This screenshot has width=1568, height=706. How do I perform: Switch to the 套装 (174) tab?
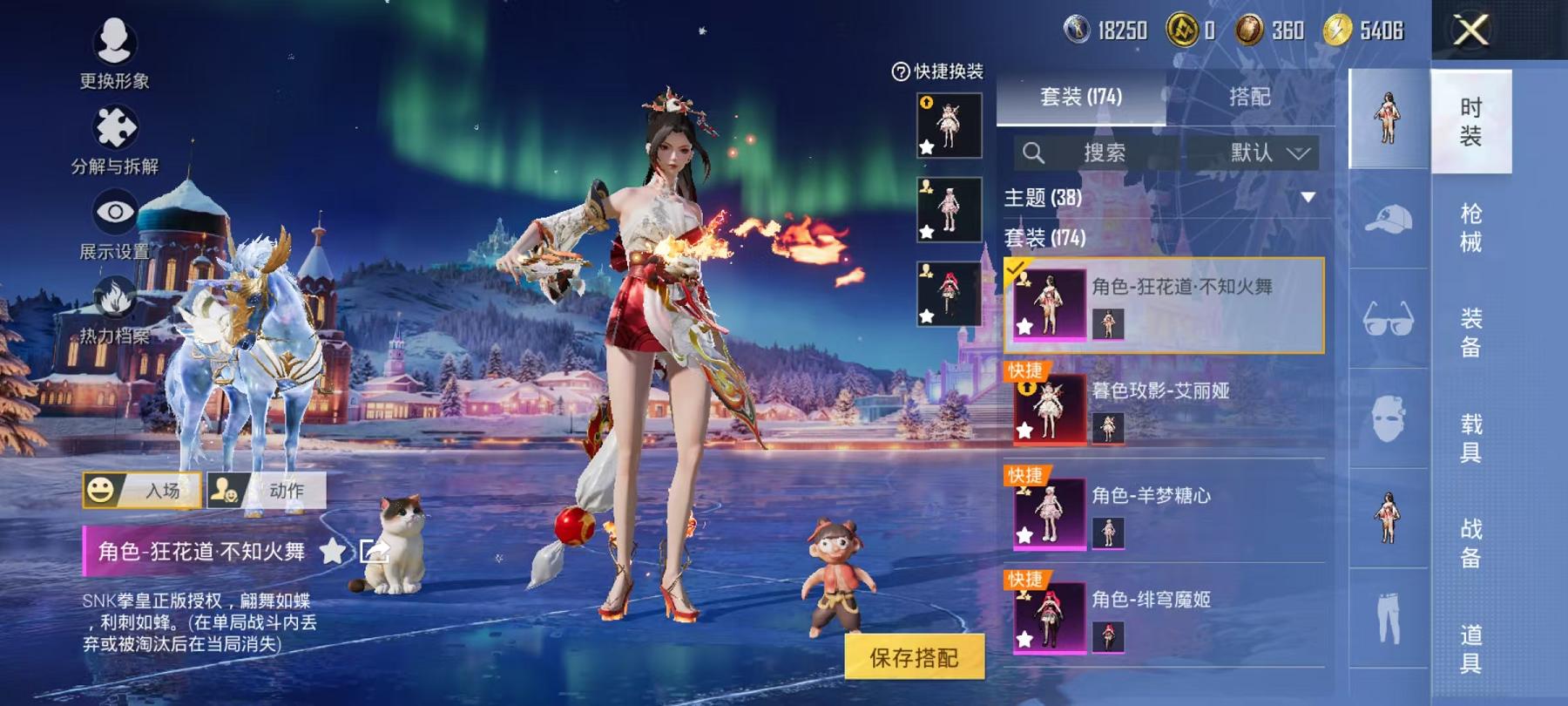(1080, 97)
